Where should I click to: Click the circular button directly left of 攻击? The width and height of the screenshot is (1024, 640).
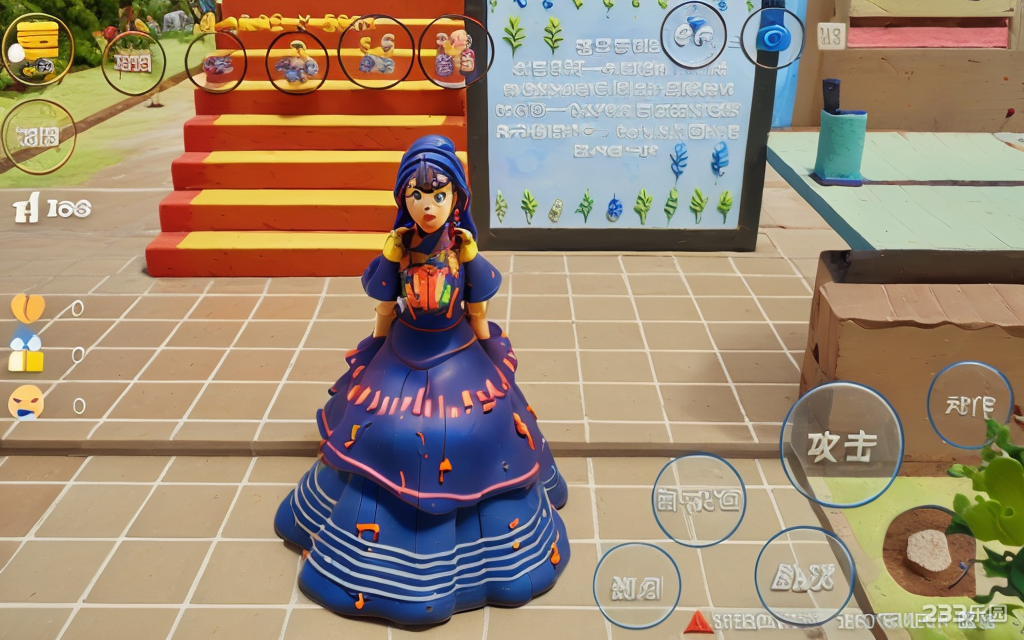pos(698,499)
